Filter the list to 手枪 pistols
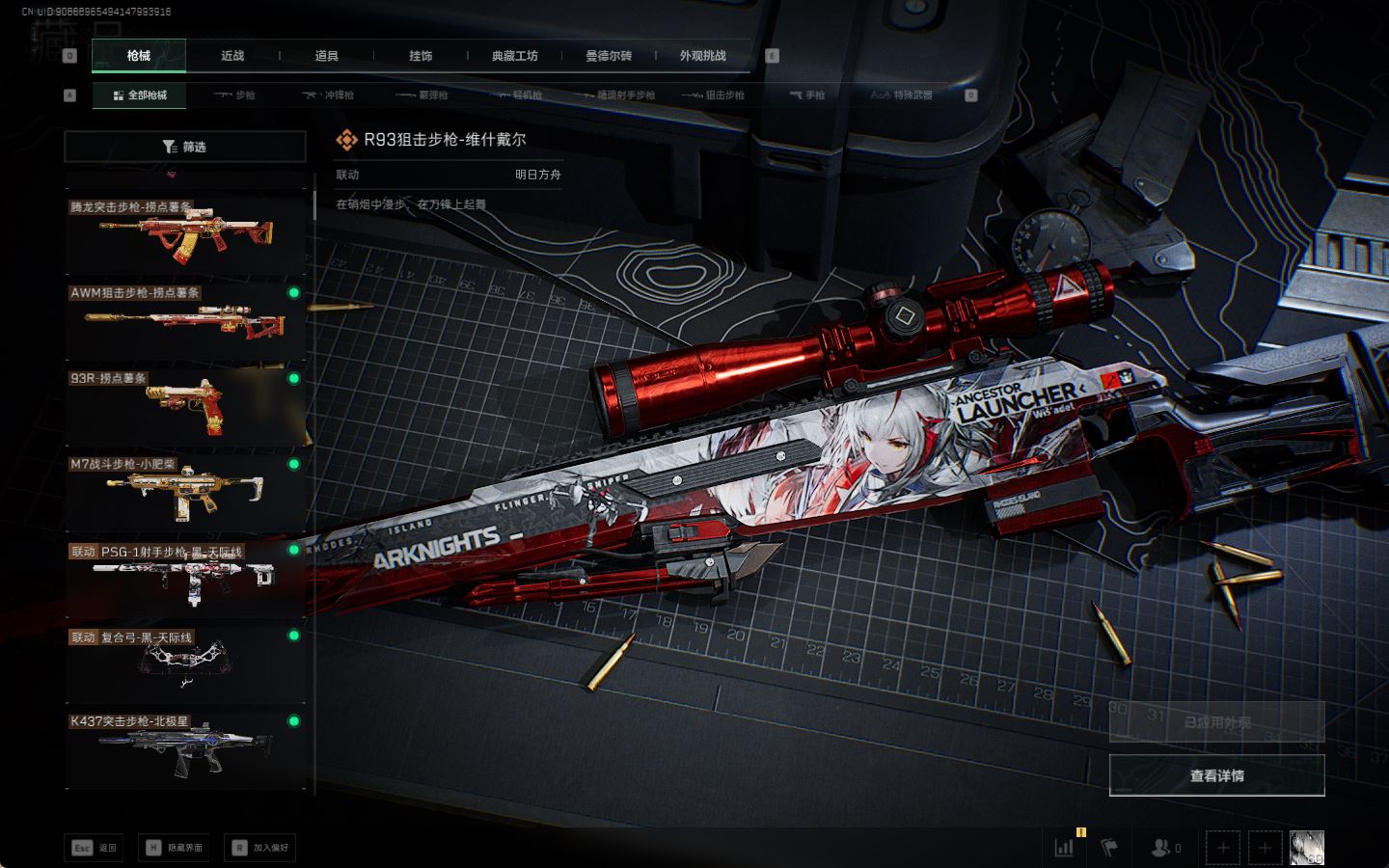 click(807, 95)
